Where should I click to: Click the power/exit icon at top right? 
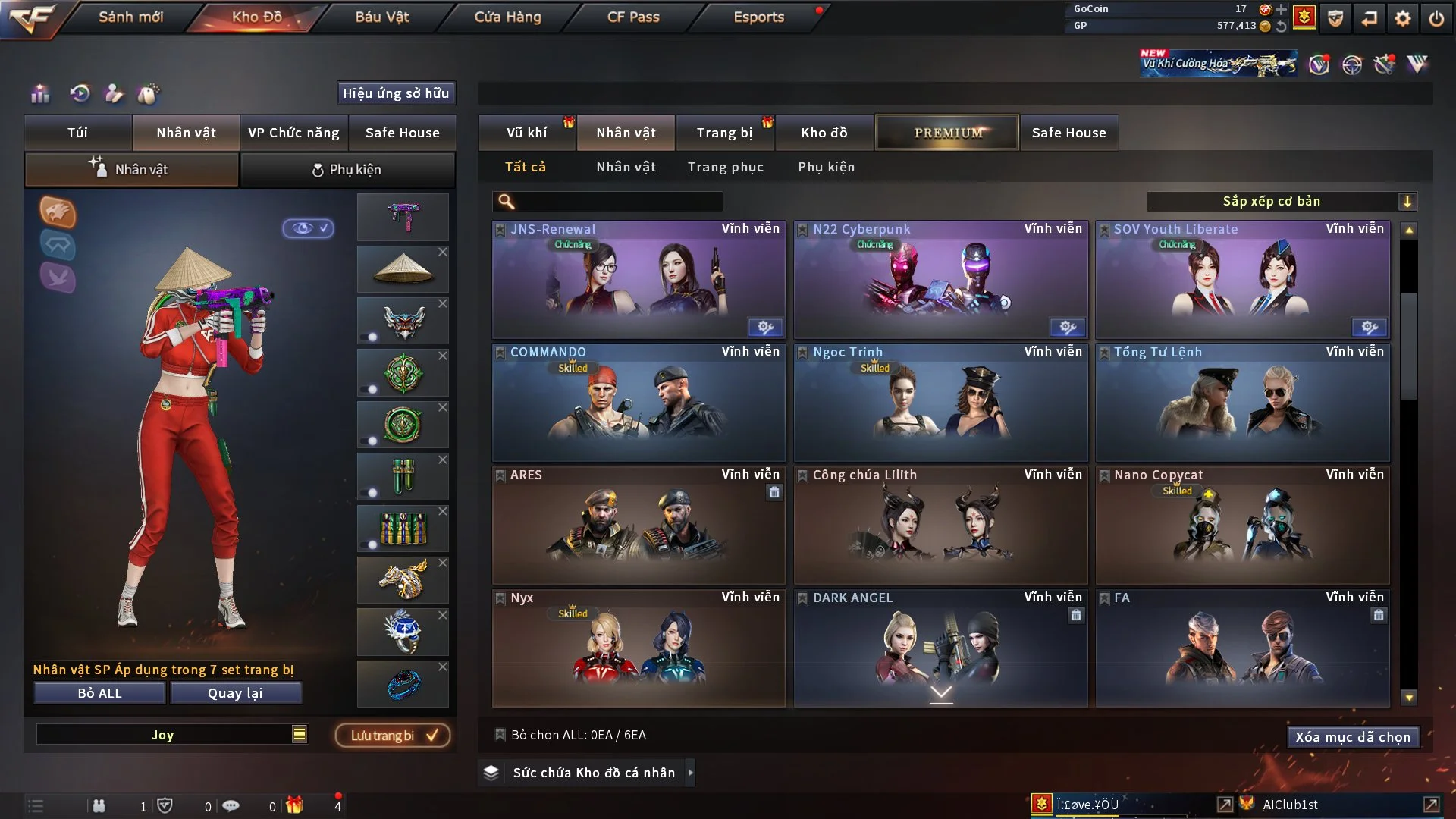(1436, 19)
